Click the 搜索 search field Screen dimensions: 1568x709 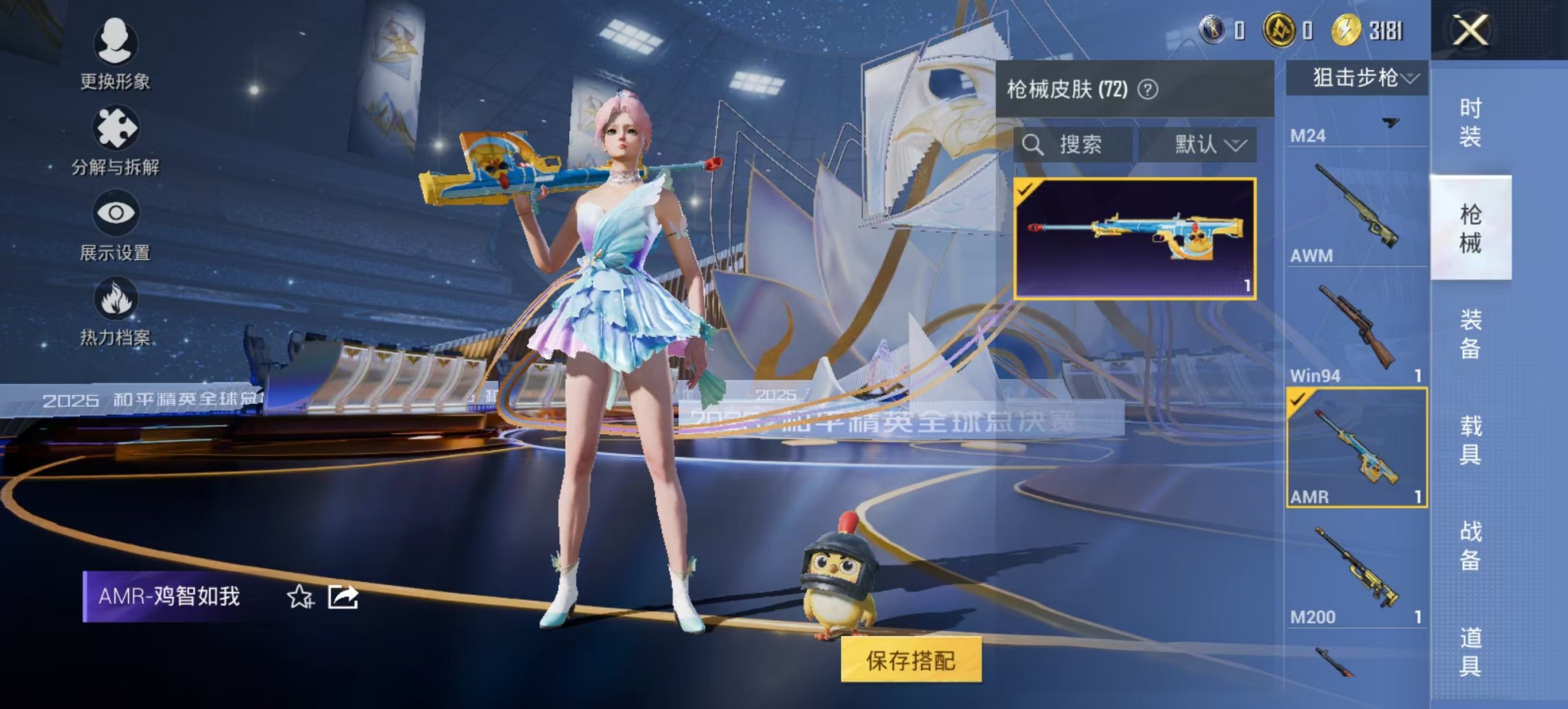tap(1079, 145)
